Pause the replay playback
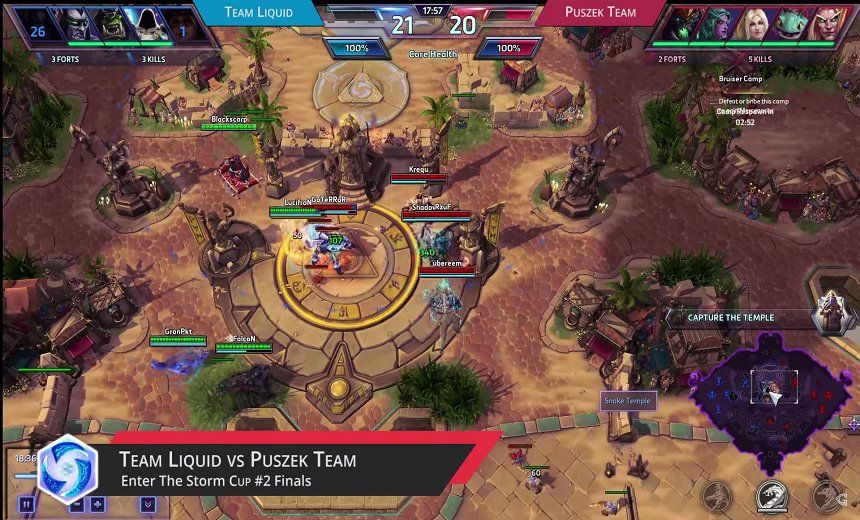 click(27, 505)
